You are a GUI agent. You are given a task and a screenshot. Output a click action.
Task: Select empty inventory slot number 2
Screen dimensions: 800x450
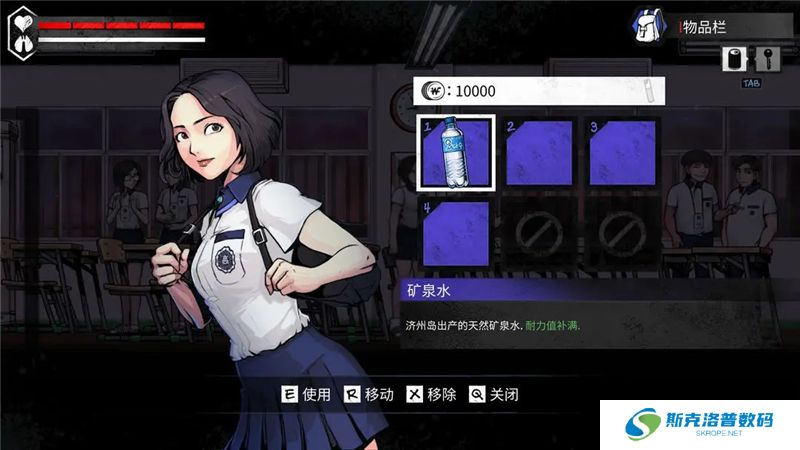coord(539,152)
